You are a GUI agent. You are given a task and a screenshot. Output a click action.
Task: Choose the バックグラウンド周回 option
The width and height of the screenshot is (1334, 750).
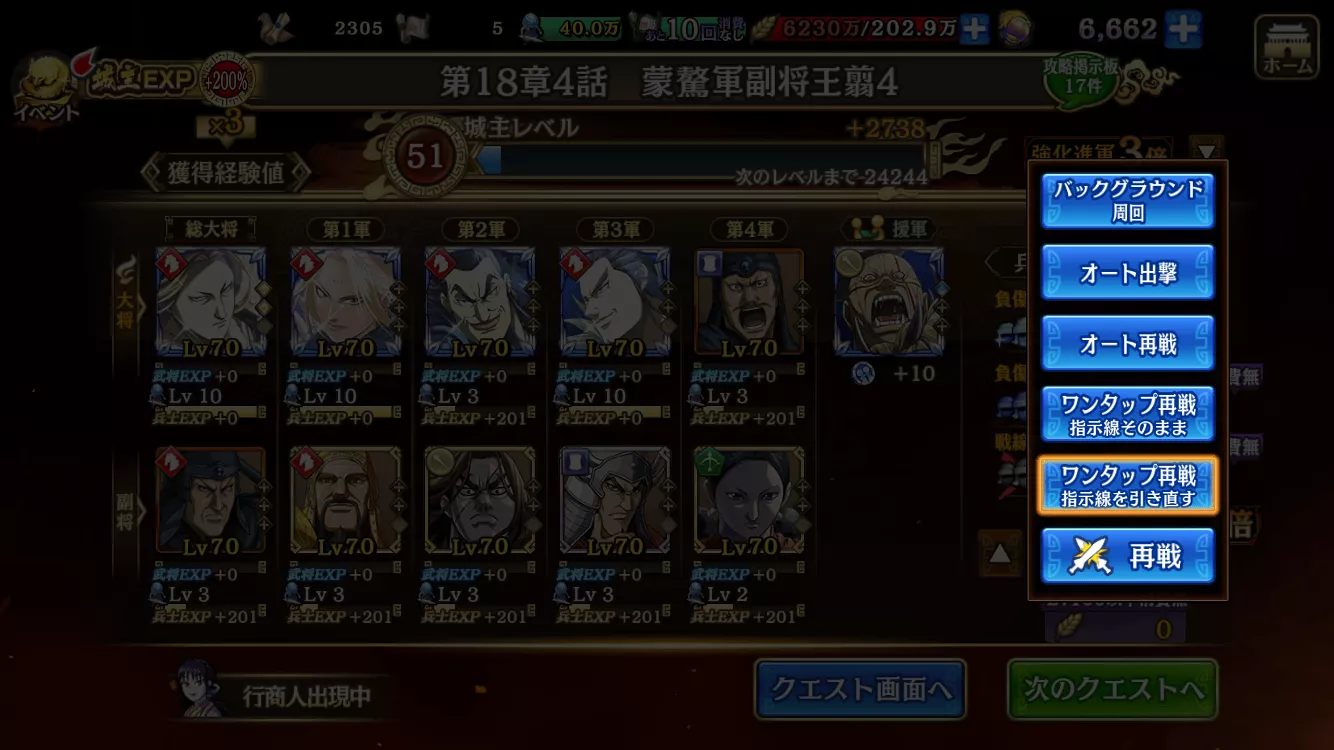pos(1127,201)
